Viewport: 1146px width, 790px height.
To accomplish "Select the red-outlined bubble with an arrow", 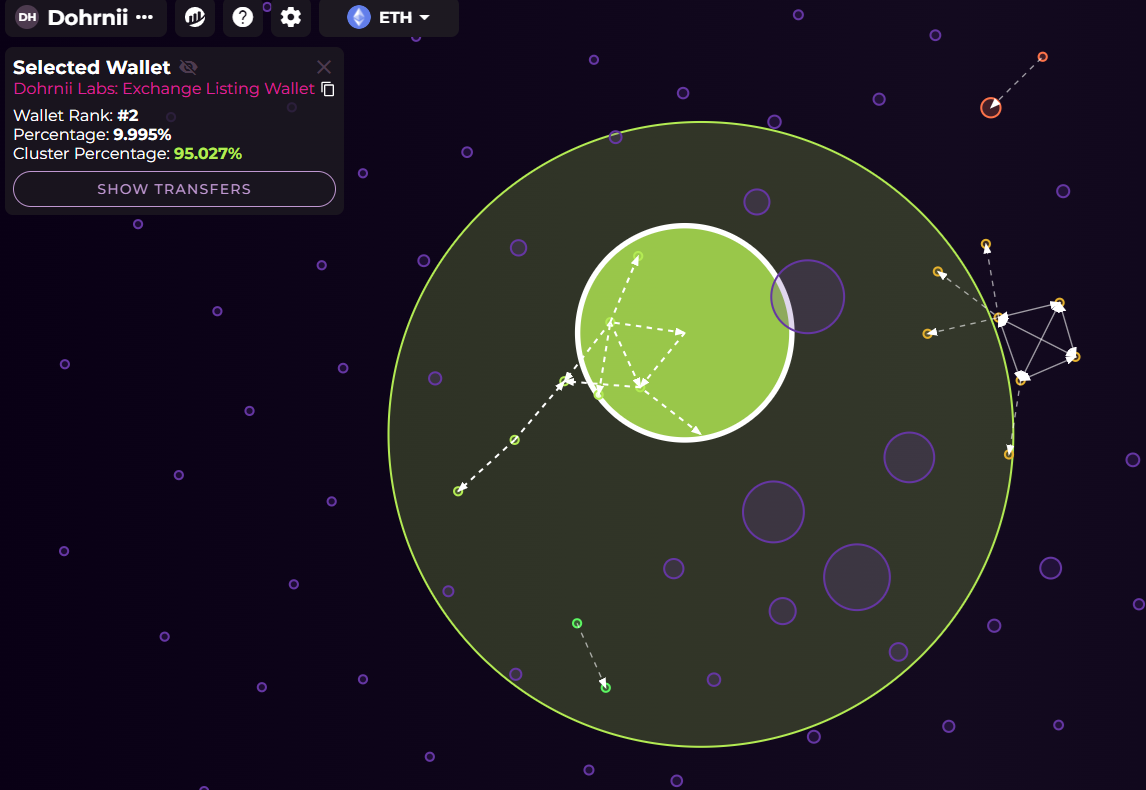I will [990, 107].
